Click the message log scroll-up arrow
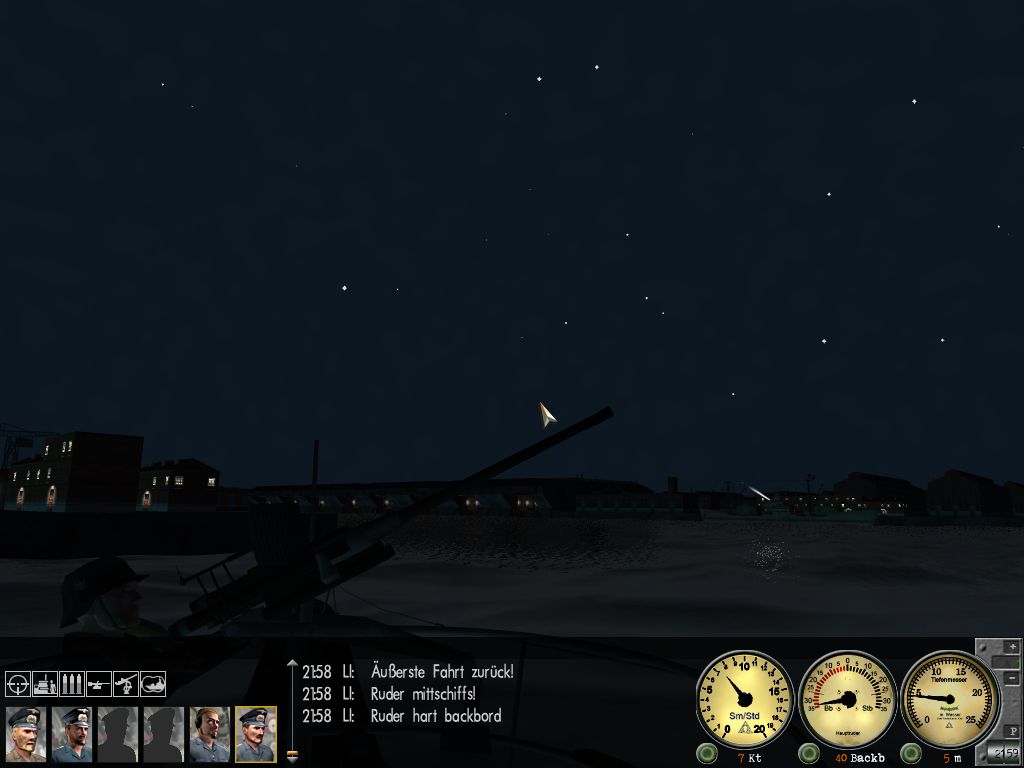Screen dimensions: 1024x768 click(x=292, y=664)
